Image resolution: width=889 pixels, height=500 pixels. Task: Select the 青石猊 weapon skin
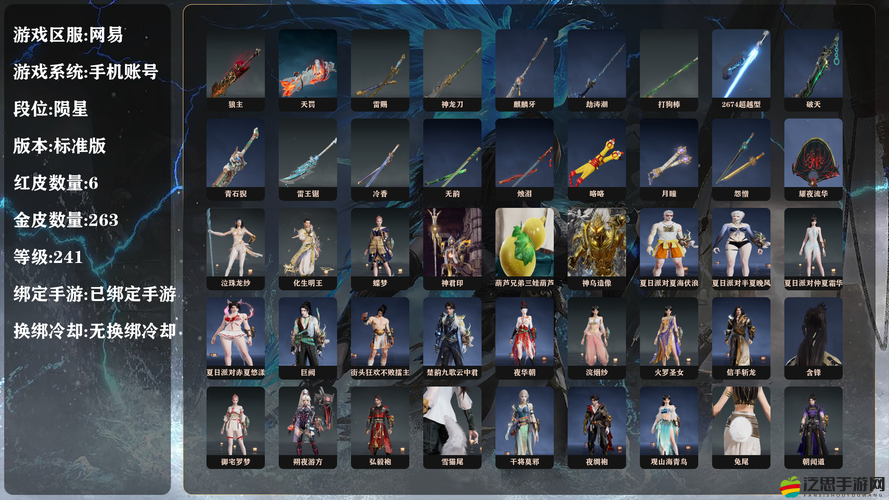pos(235,158)
